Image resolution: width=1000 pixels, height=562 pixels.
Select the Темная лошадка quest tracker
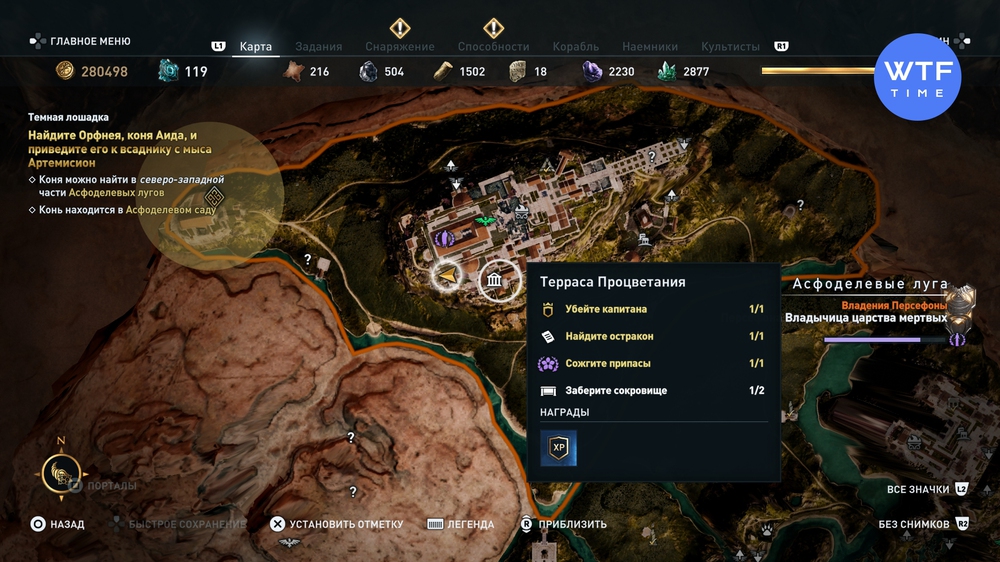[69, 117]
